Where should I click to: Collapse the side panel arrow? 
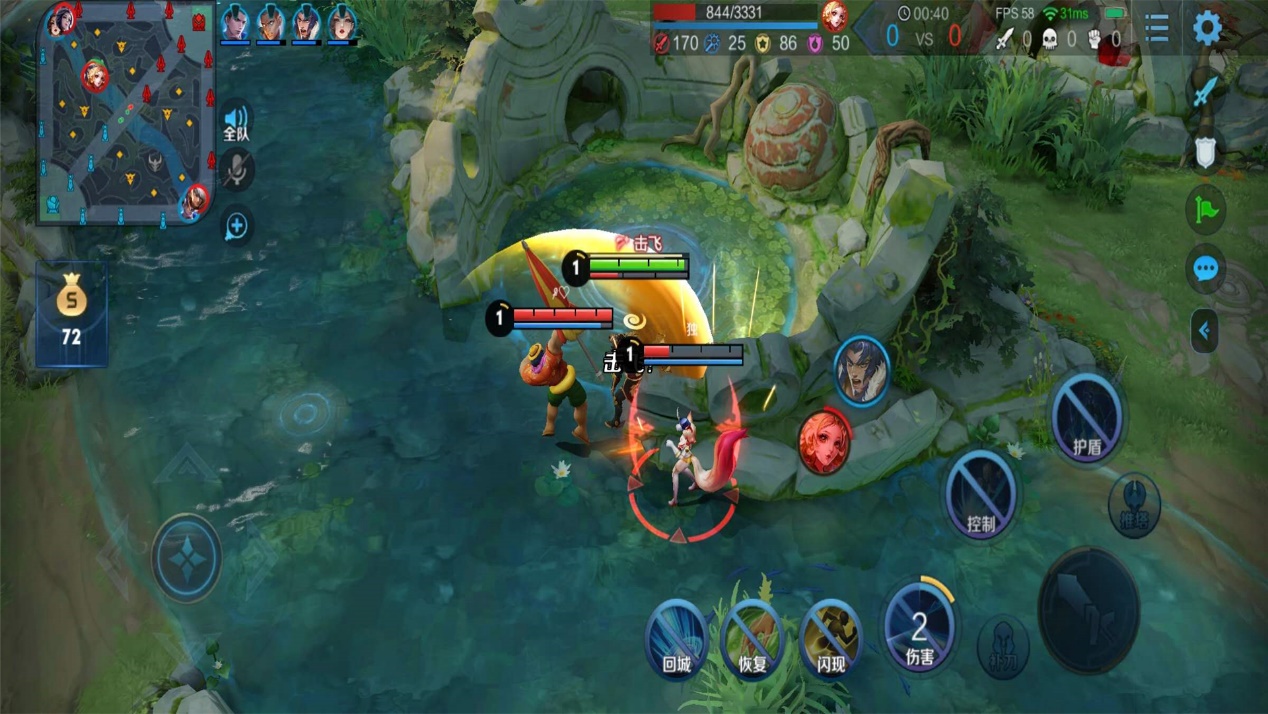tap(1205, 331)
